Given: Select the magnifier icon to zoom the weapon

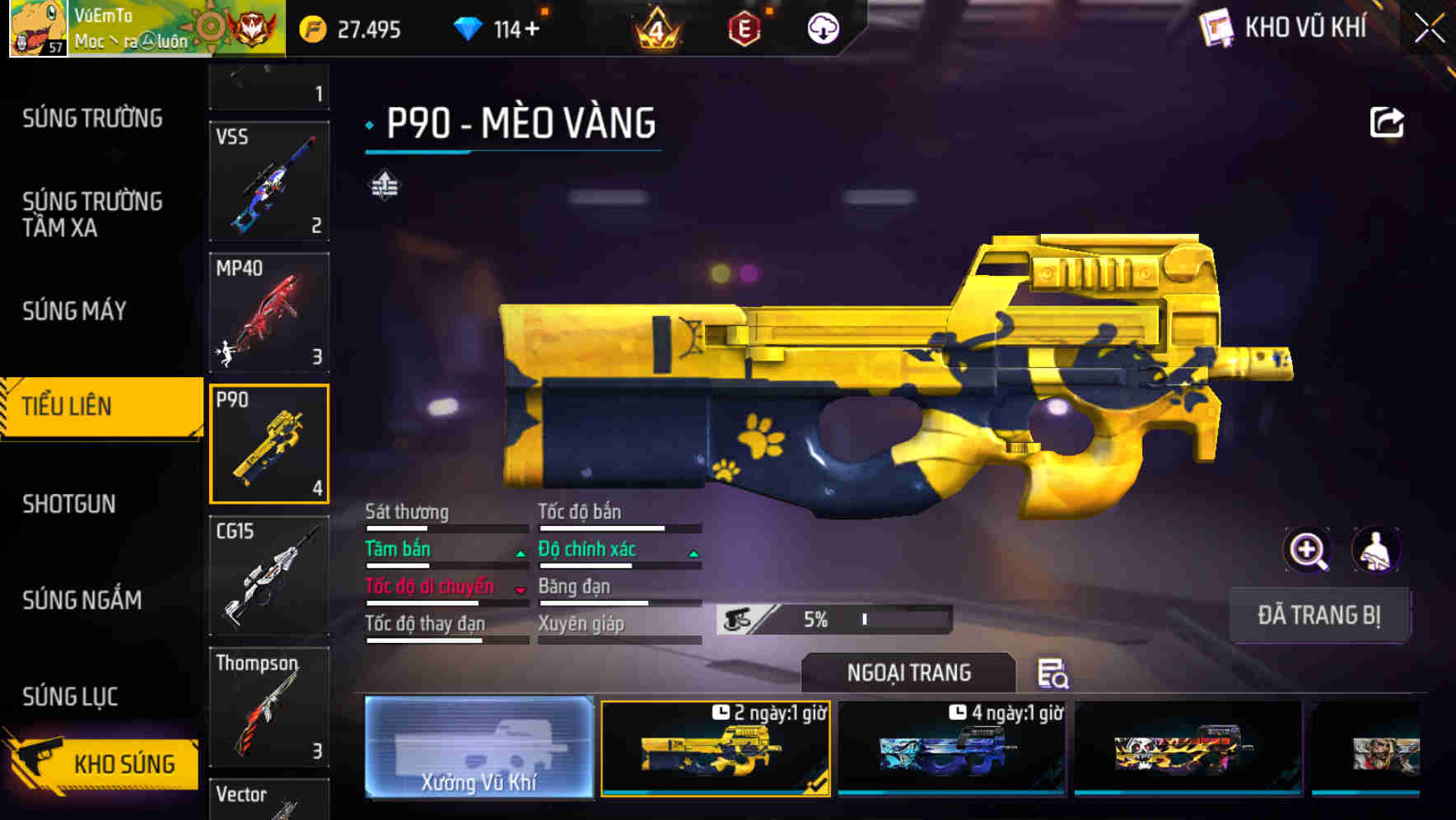Looking at the screenshot, I should click(x=1307, y=550).
